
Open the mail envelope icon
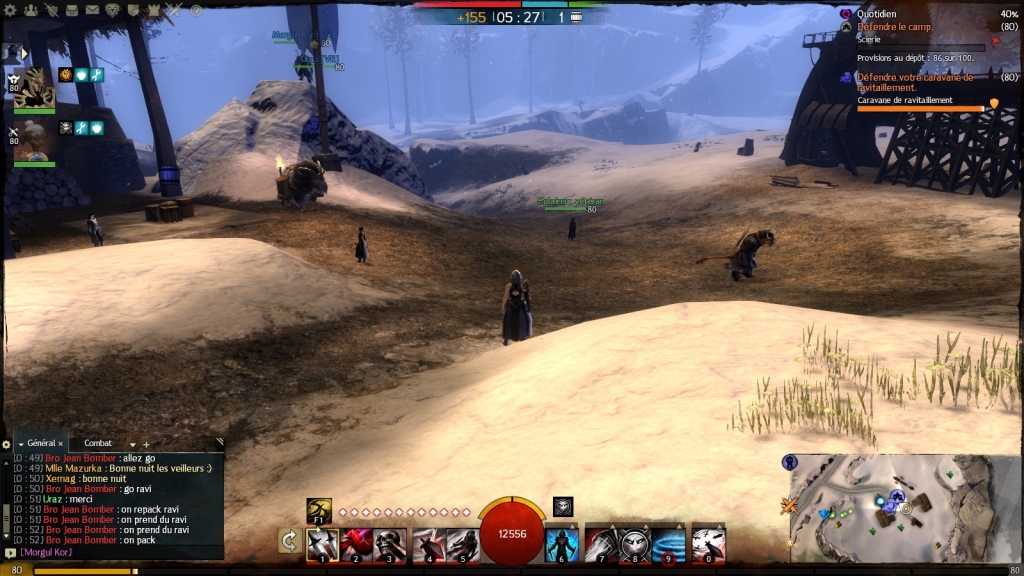tap(92, 10)
